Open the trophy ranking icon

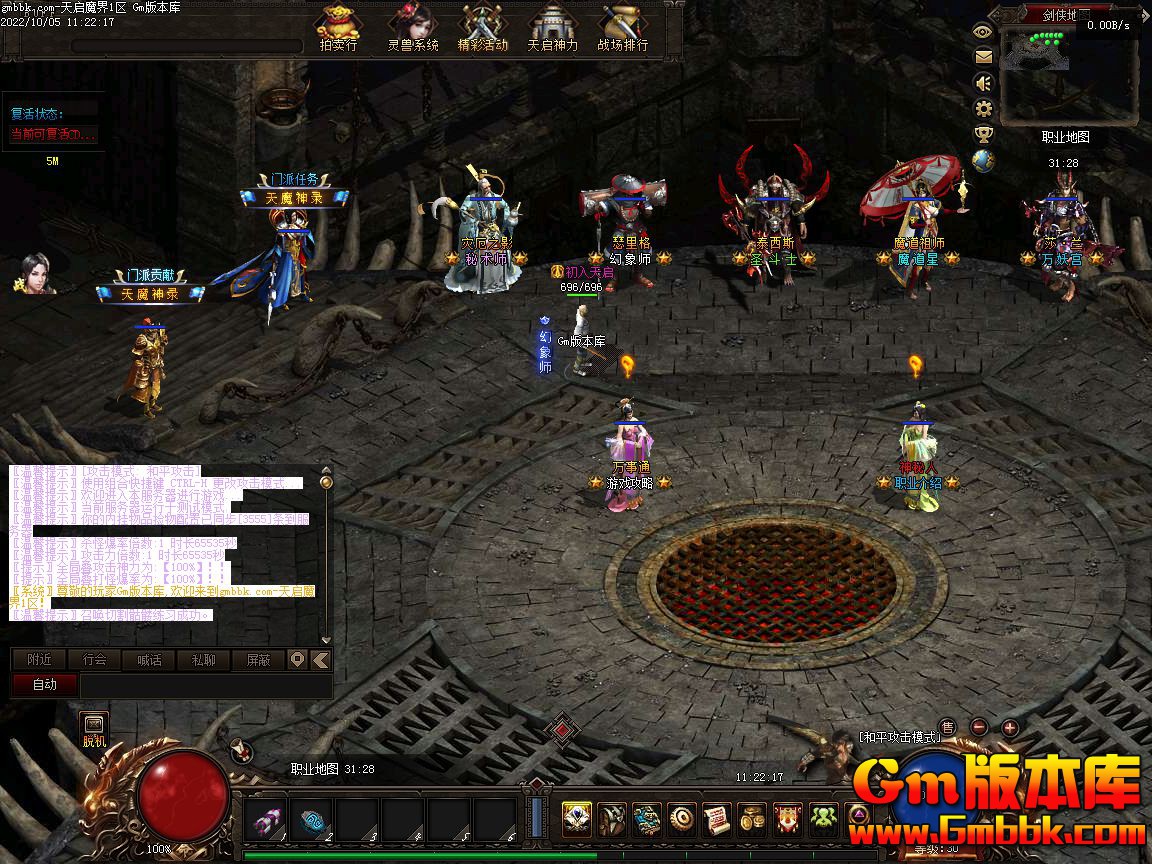983,135
